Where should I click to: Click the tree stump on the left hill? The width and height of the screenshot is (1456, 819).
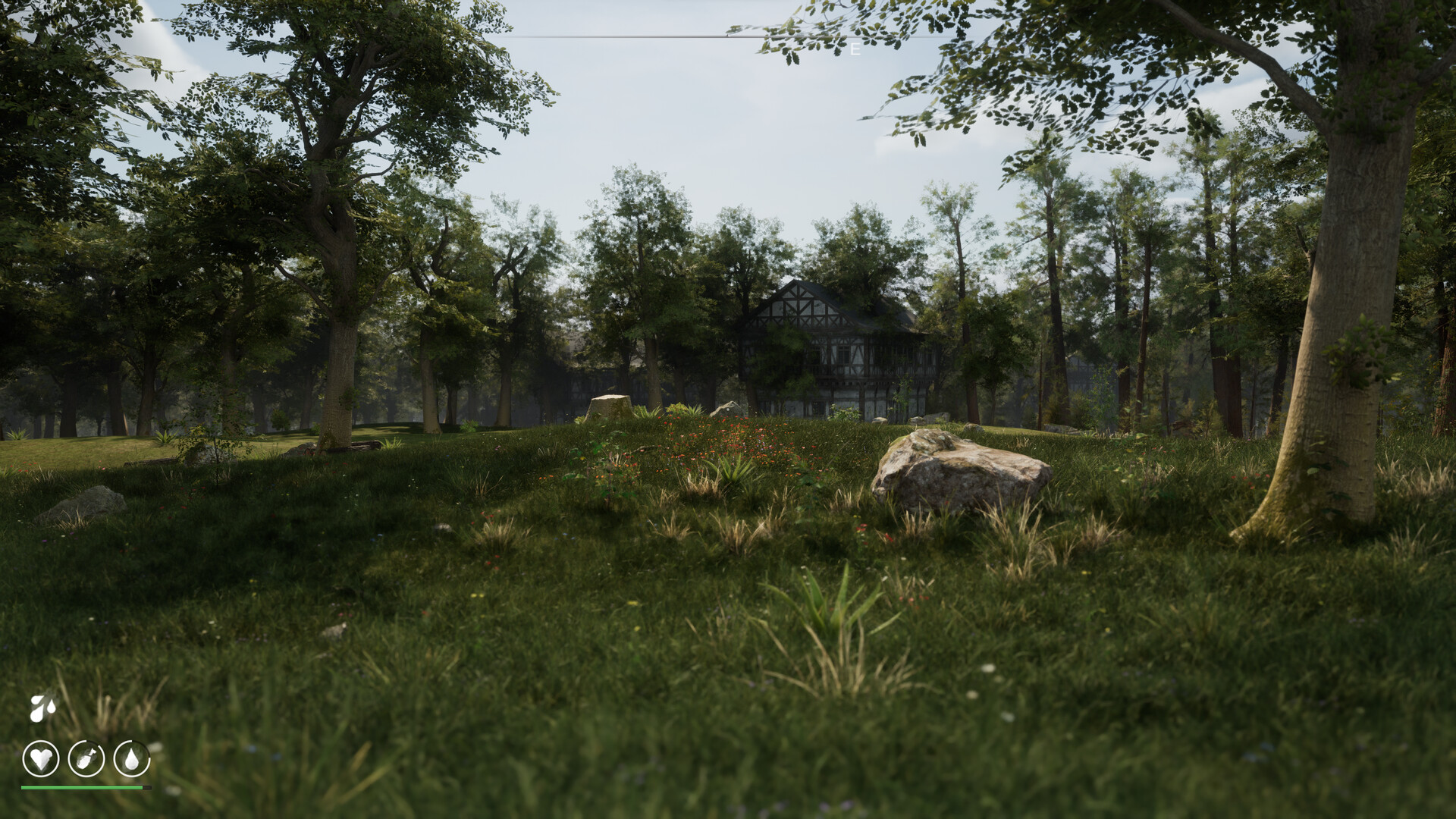(x=610, y=406)
